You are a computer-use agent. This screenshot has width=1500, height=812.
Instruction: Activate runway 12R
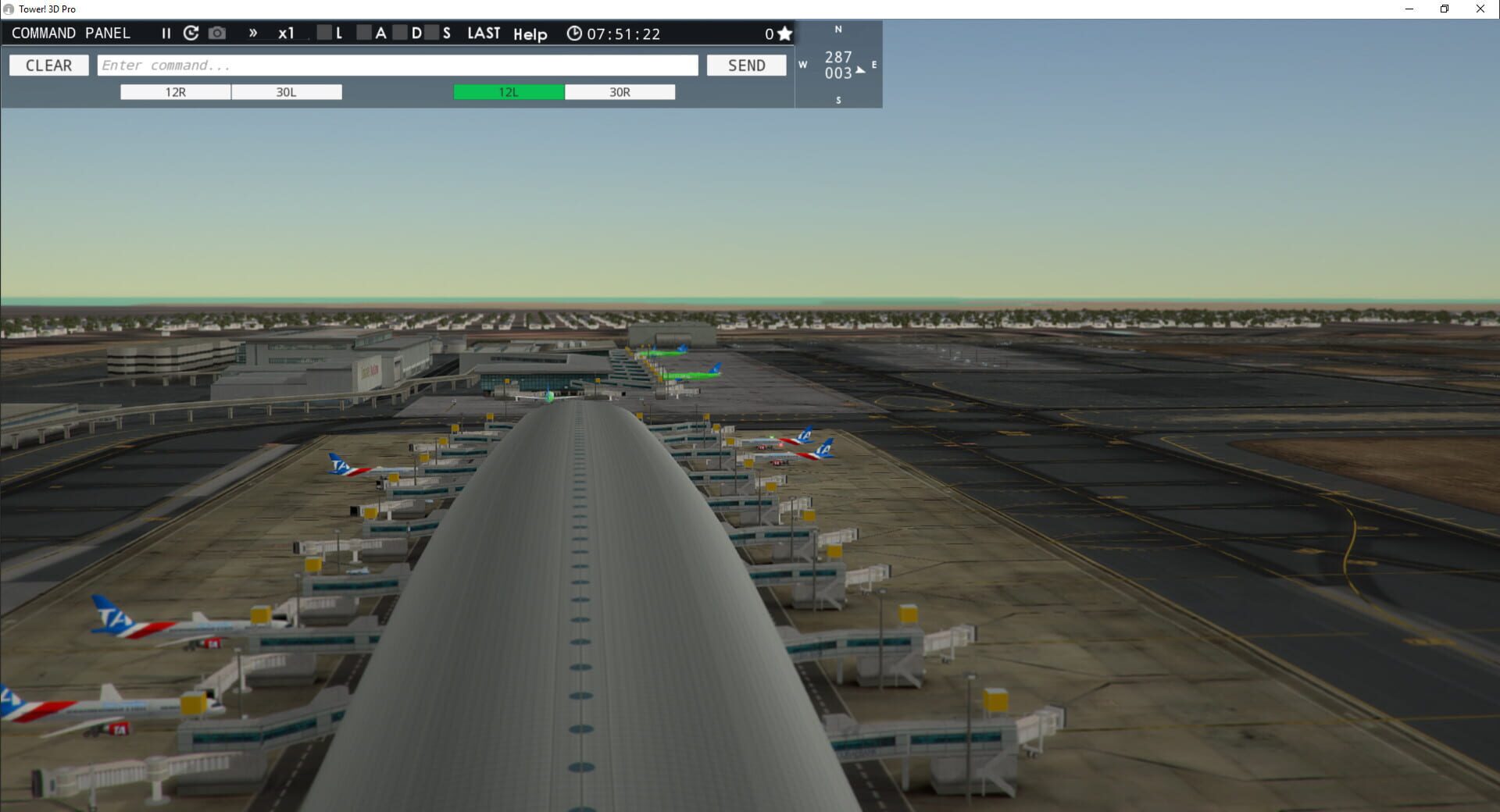pos(175,91)
